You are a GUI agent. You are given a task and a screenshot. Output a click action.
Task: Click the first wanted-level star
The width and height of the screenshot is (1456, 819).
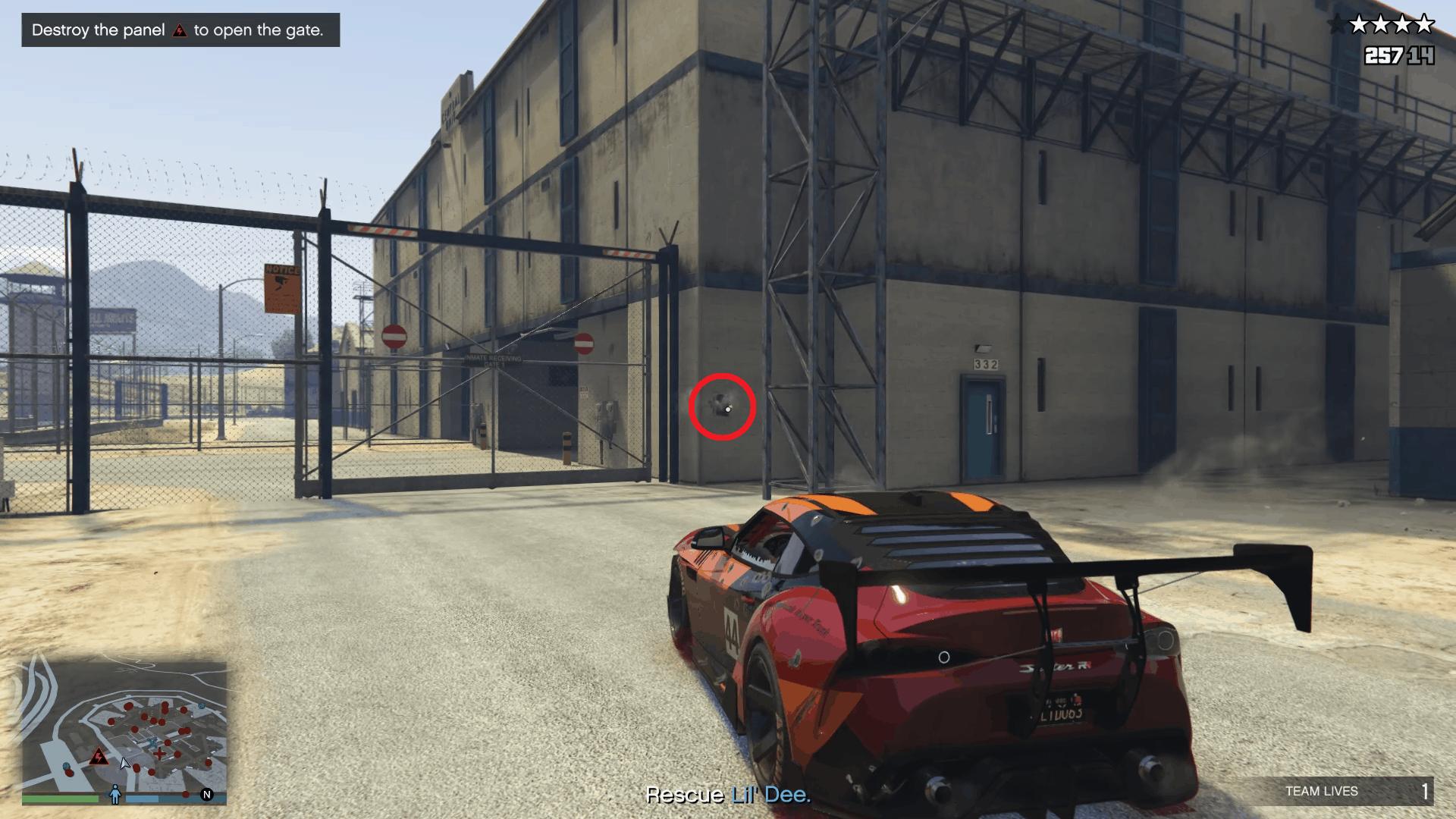[x=1336, y=24]
